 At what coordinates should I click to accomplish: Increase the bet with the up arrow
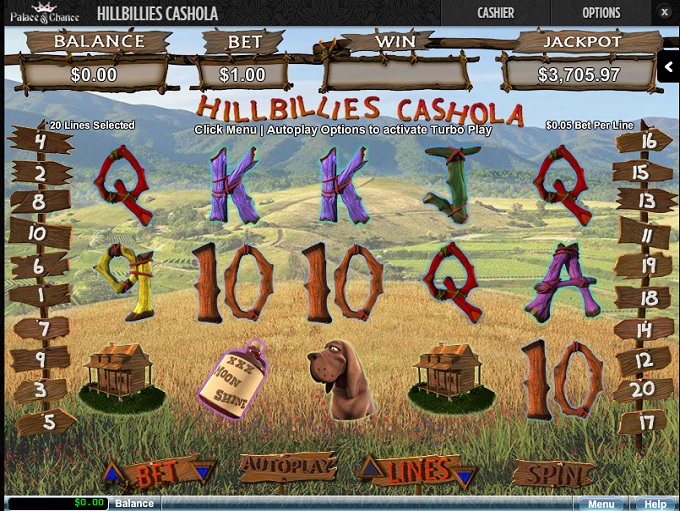(114, 471)
